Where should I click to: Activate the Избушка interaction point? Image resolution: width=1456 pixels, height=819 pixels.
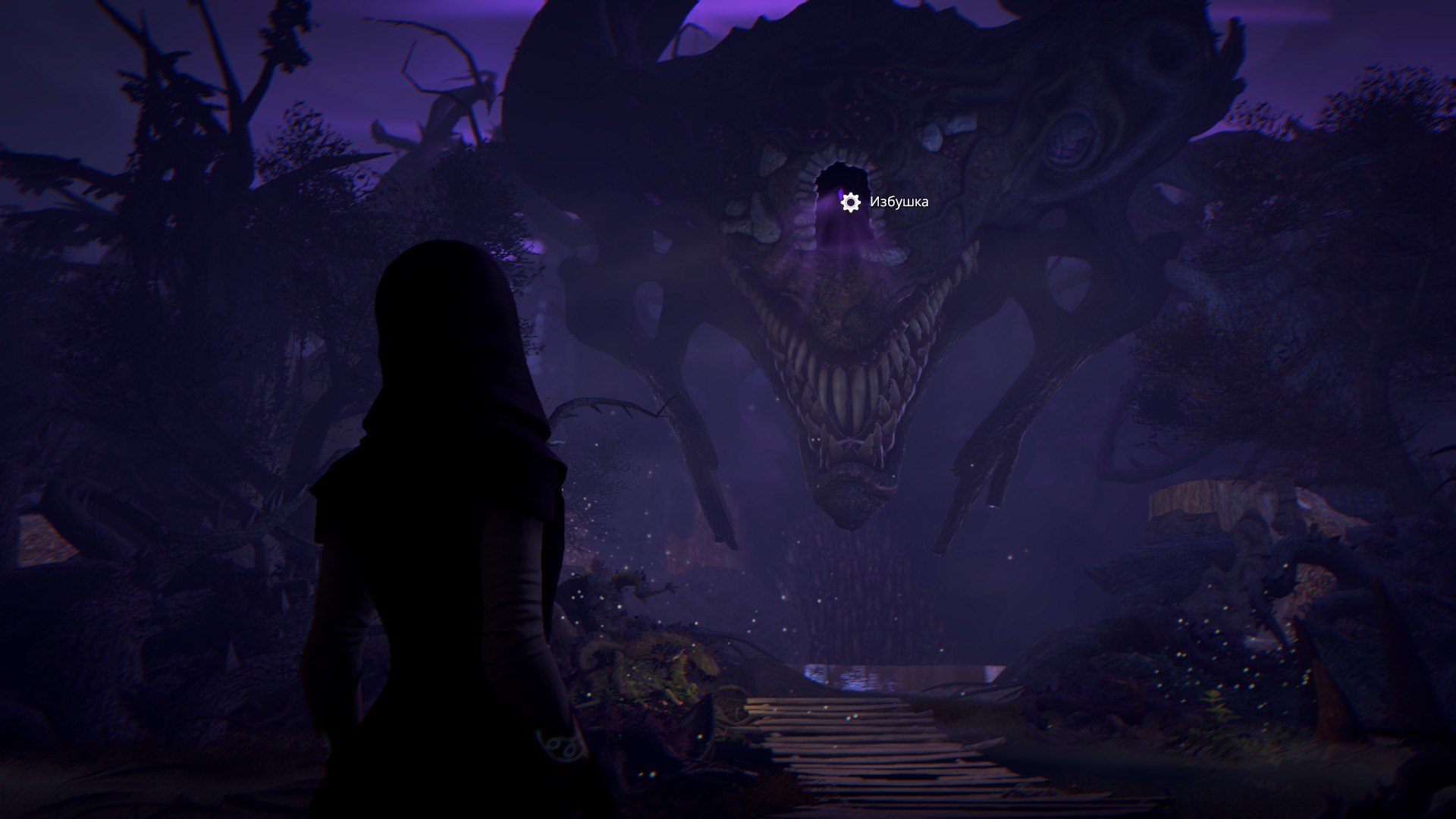pos(851,202)
